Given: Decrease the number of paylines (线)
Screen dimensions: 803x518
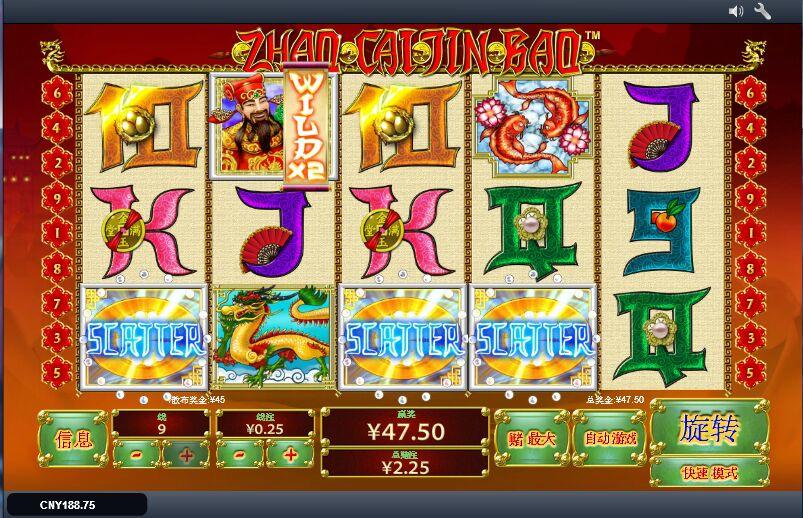Looking at the screenshot, I should (135, 455).
